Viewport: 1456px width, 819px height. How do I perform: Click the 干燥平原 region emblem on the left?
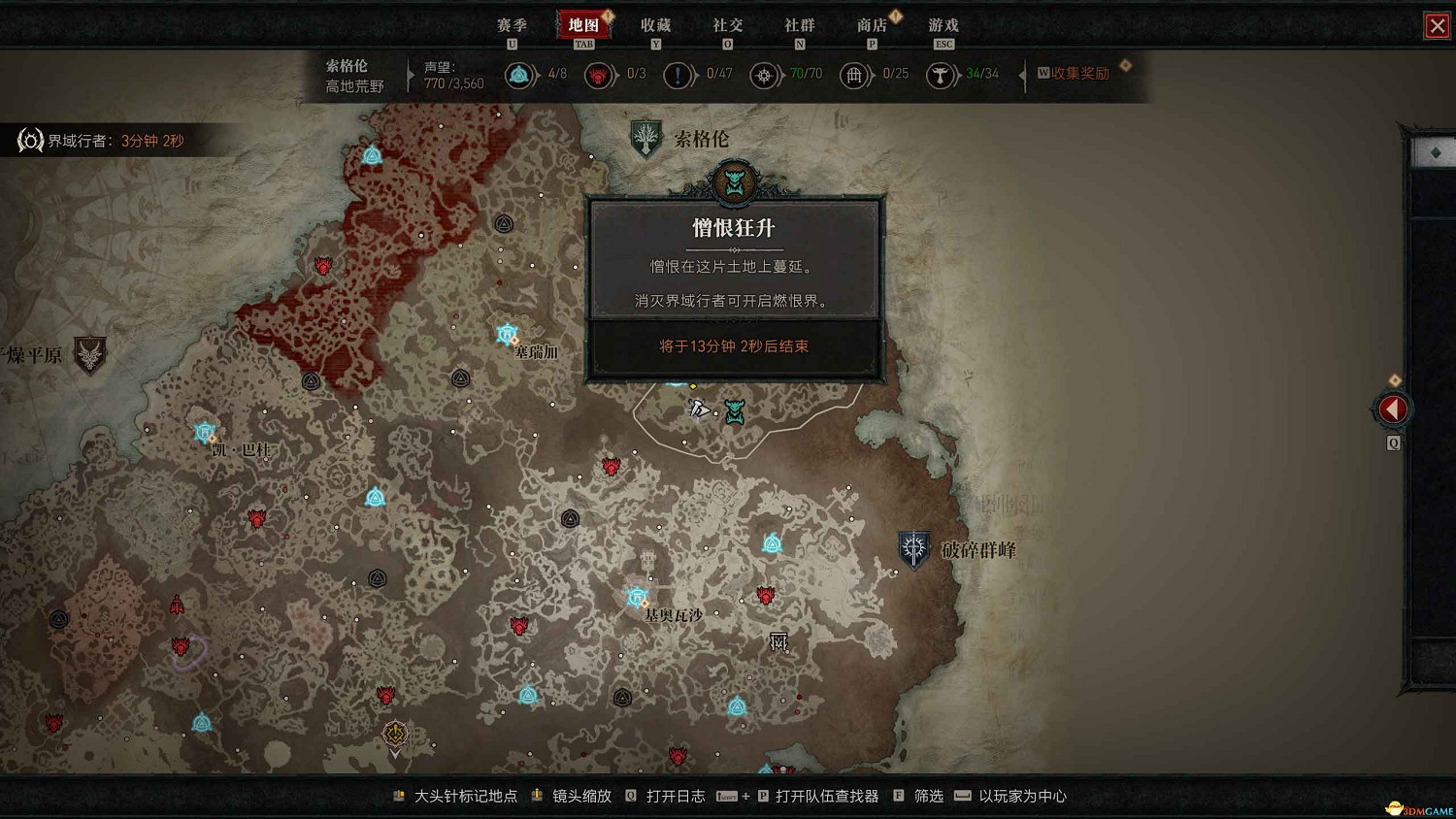click(88, 356)
